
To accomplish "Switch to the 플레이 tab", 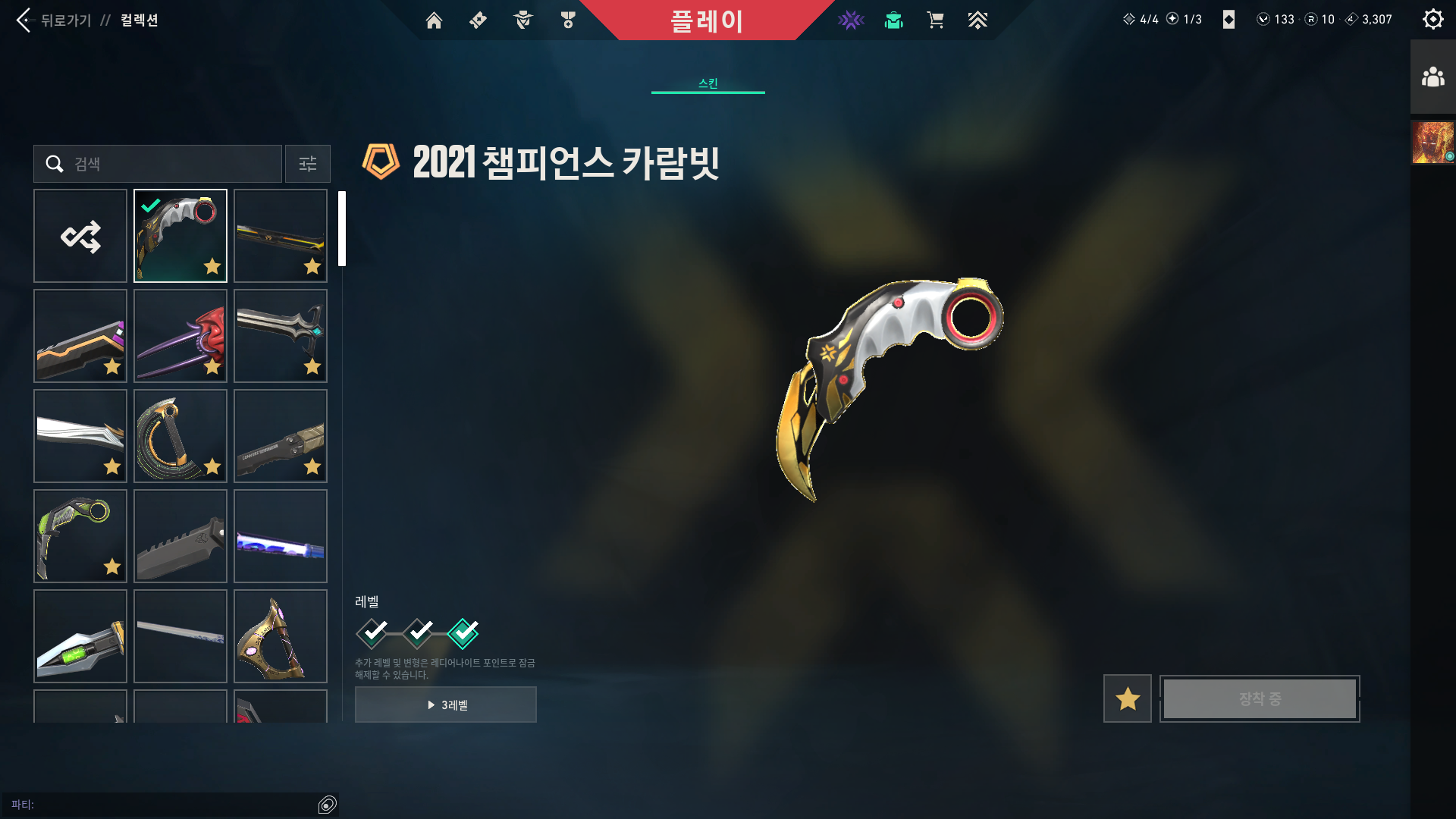I will (708, 22).
